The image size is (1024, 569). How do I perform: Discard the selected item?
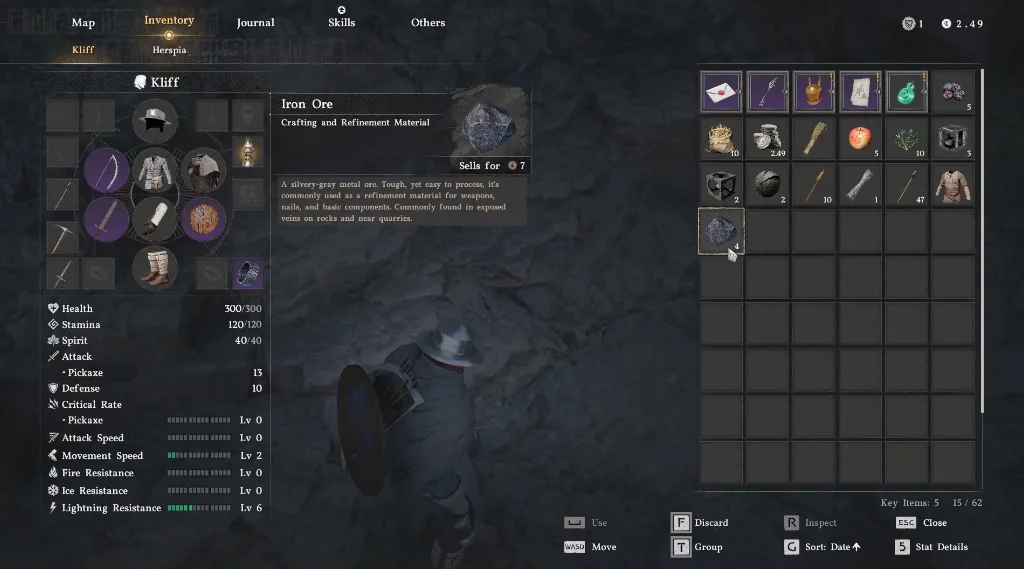[x=700, y=523]
